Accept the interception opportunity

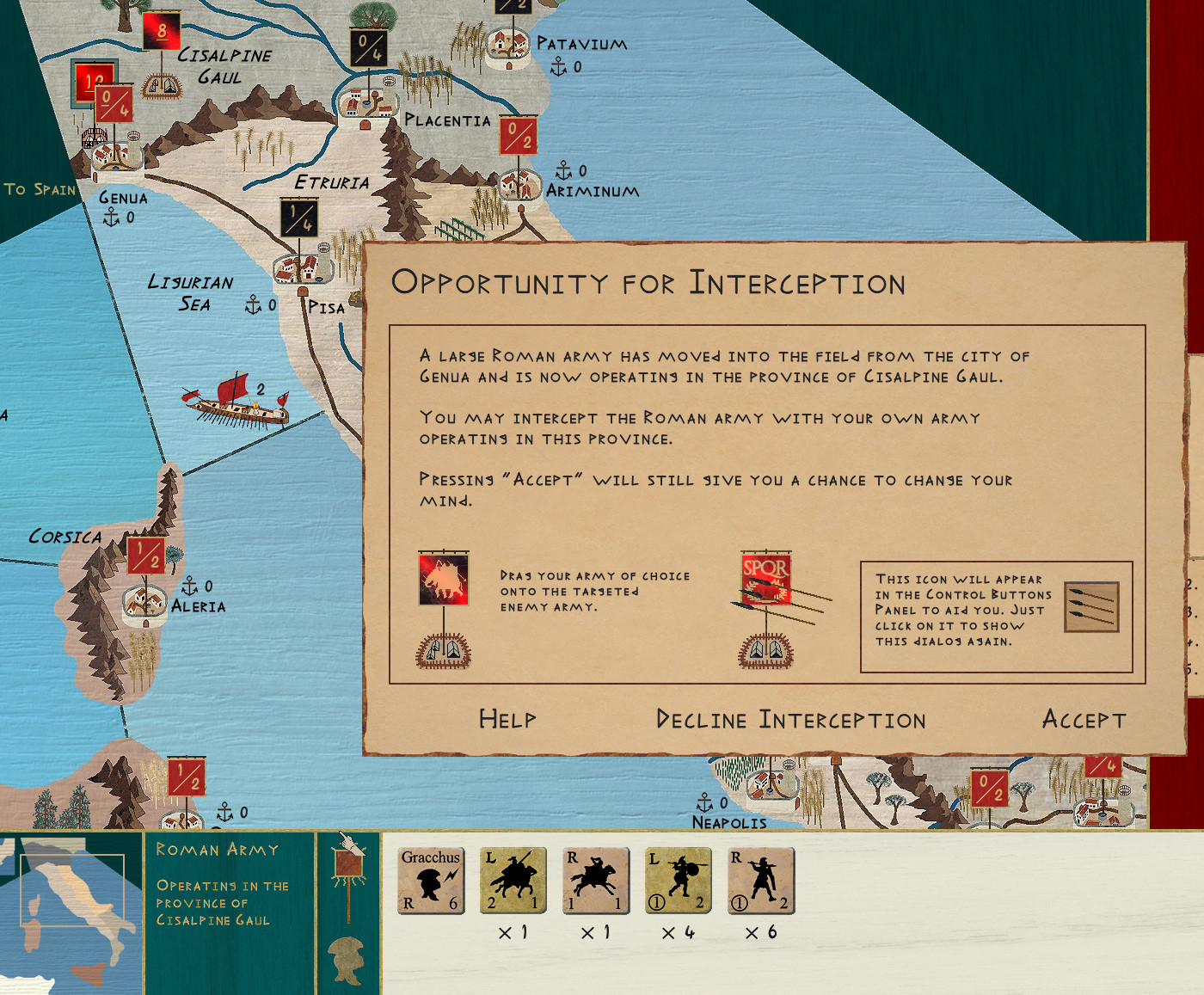pos(1084,719)
